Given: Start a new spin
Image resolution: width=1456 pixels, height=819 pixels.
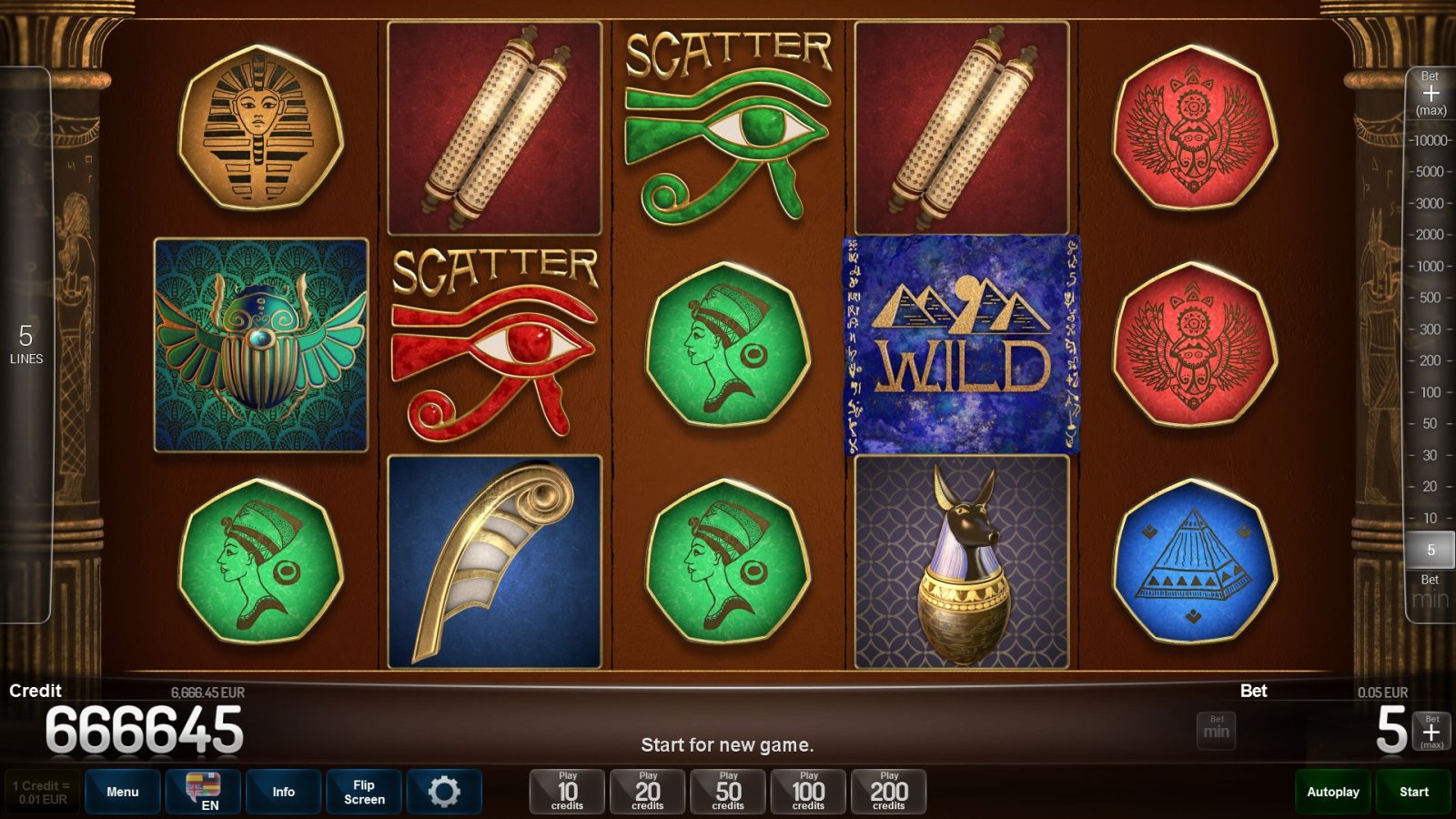Looking at the screenshot, I should click(1414, 792).
